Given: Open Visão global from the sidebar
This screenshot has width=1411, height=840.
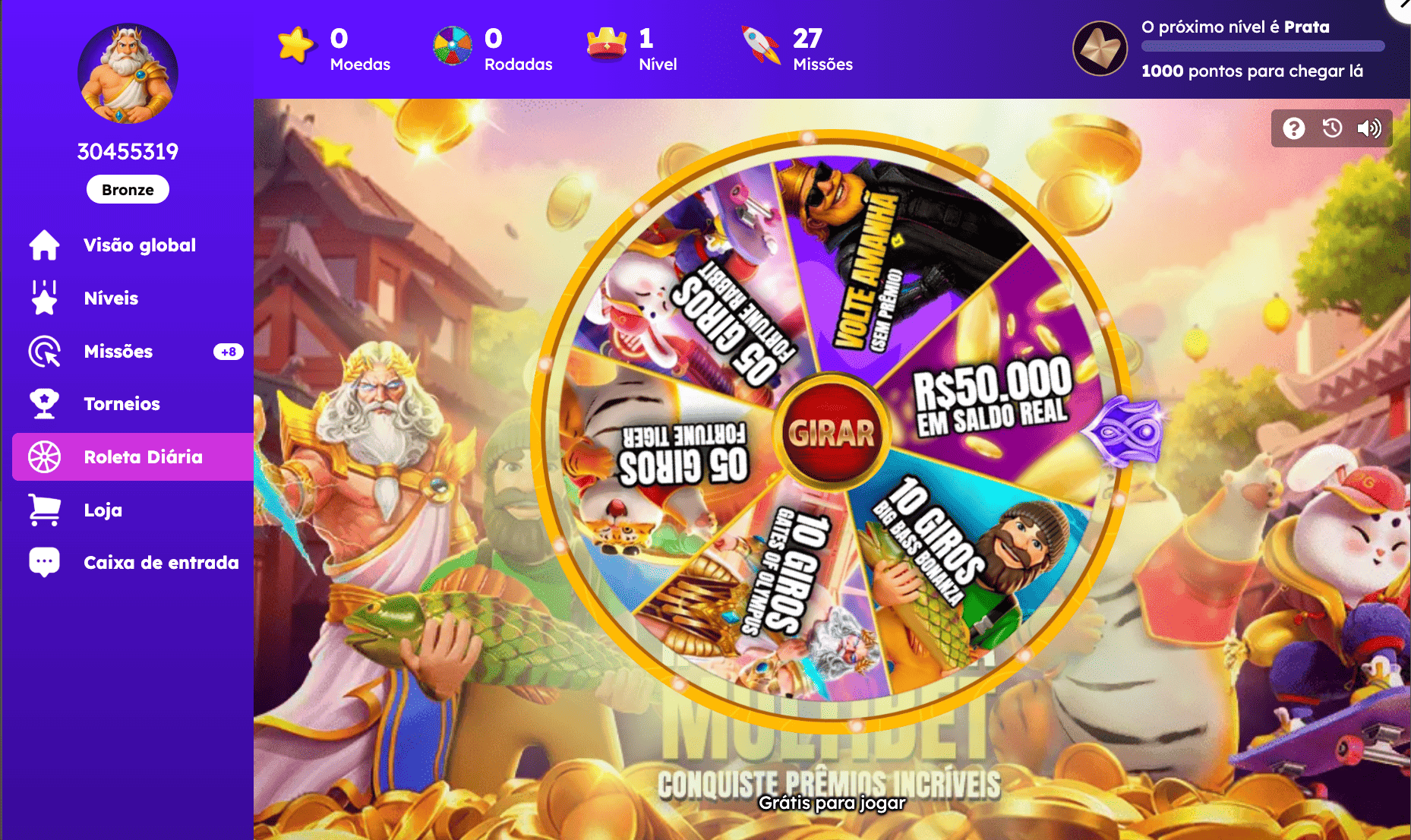Looking at the screenshot, I should [139, 245].
